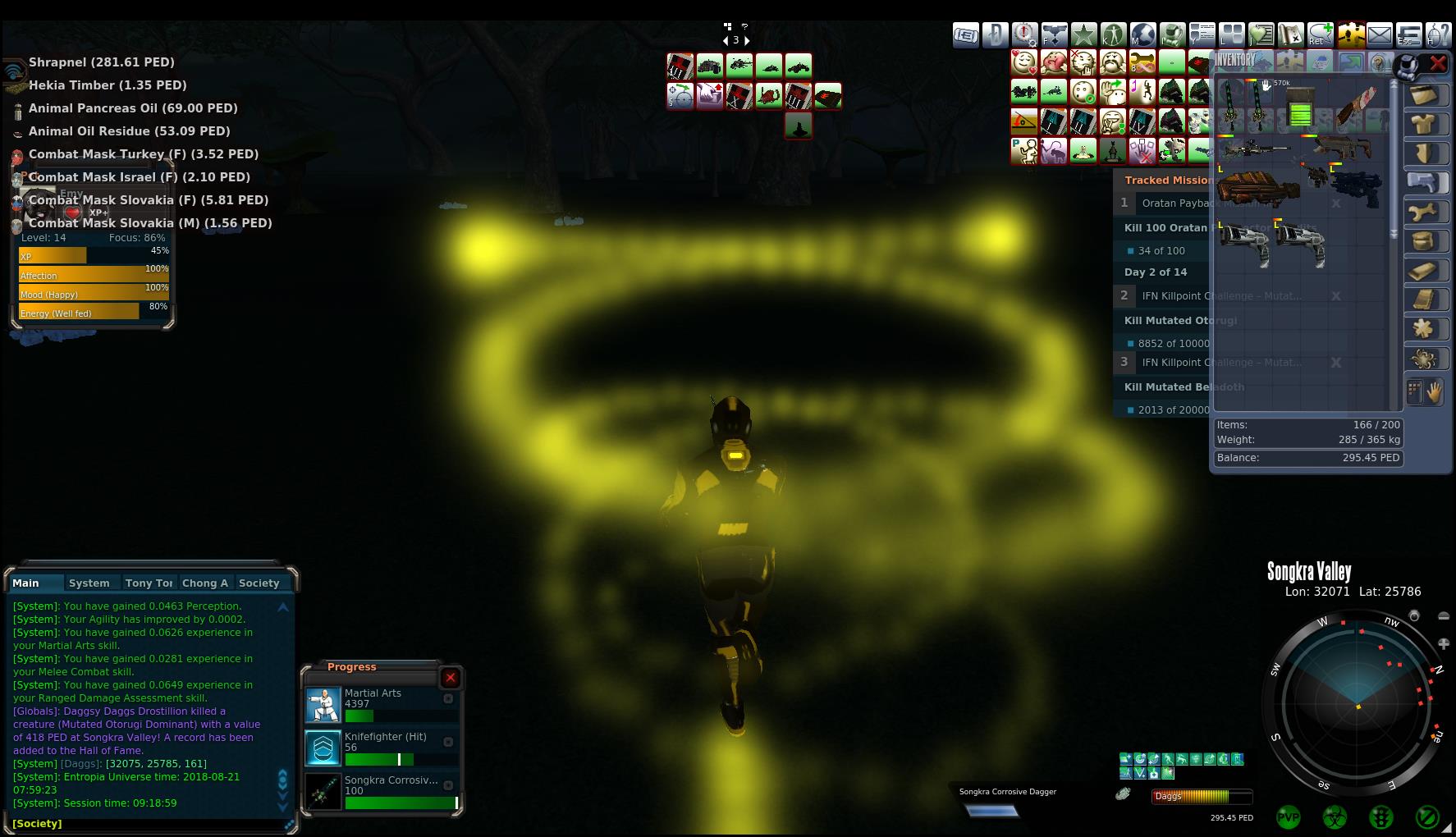Open the Esc main menu icon

coord(1409,34)
